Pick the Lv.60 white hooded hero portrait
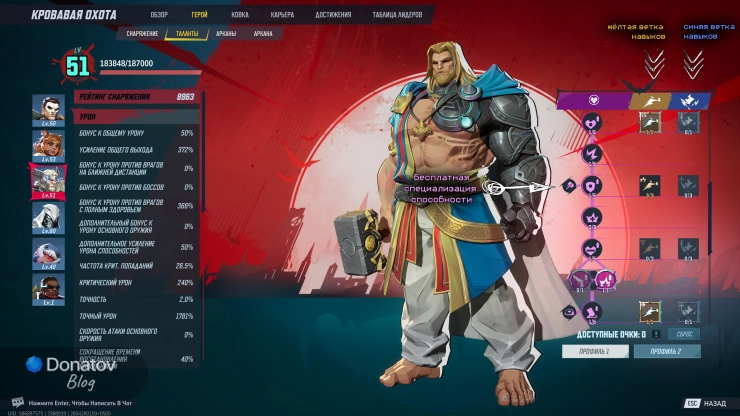The image size is (740, 416). pyautogui.click(x=46, y=215)
